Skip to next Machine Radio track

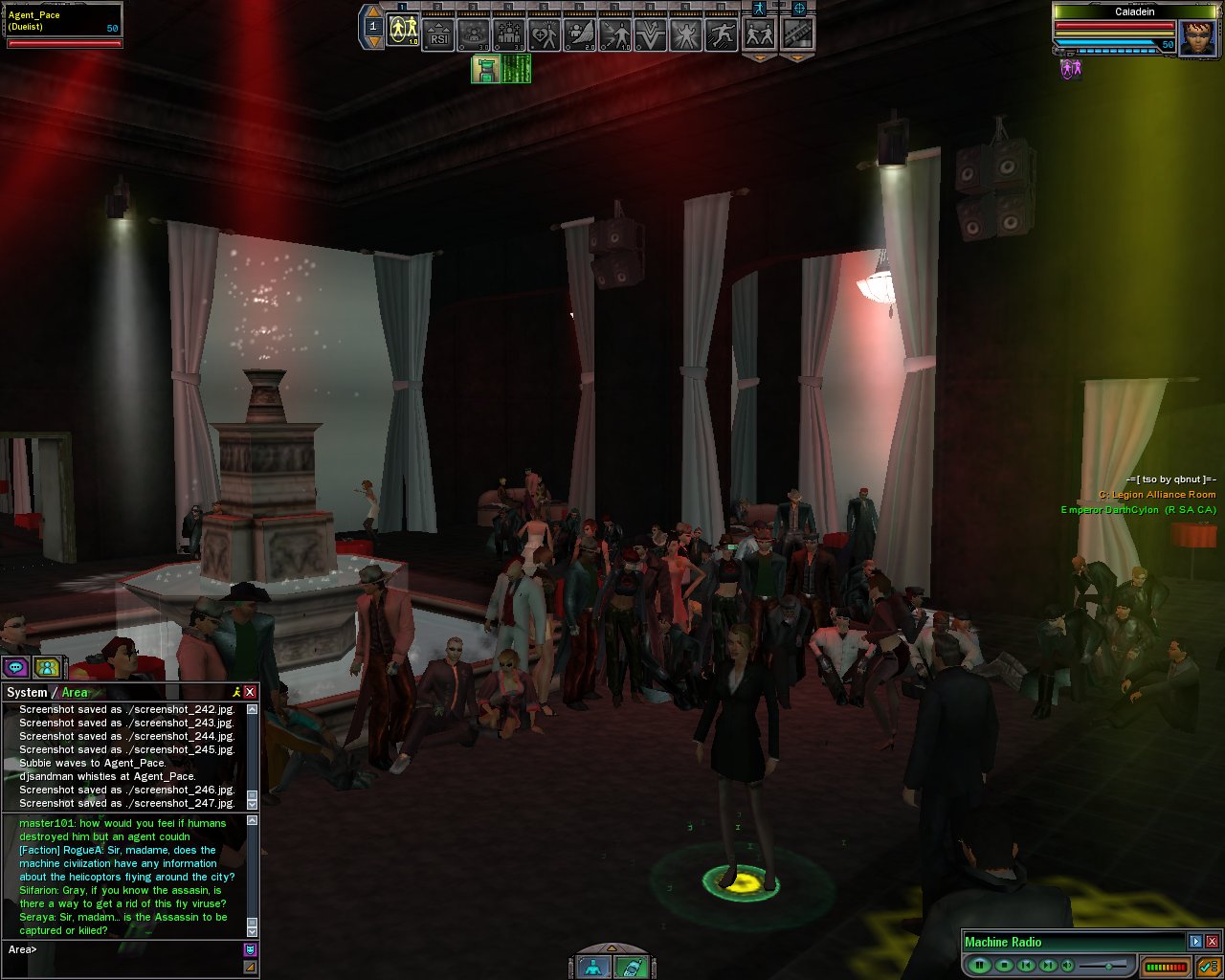tap(1048, 966)
